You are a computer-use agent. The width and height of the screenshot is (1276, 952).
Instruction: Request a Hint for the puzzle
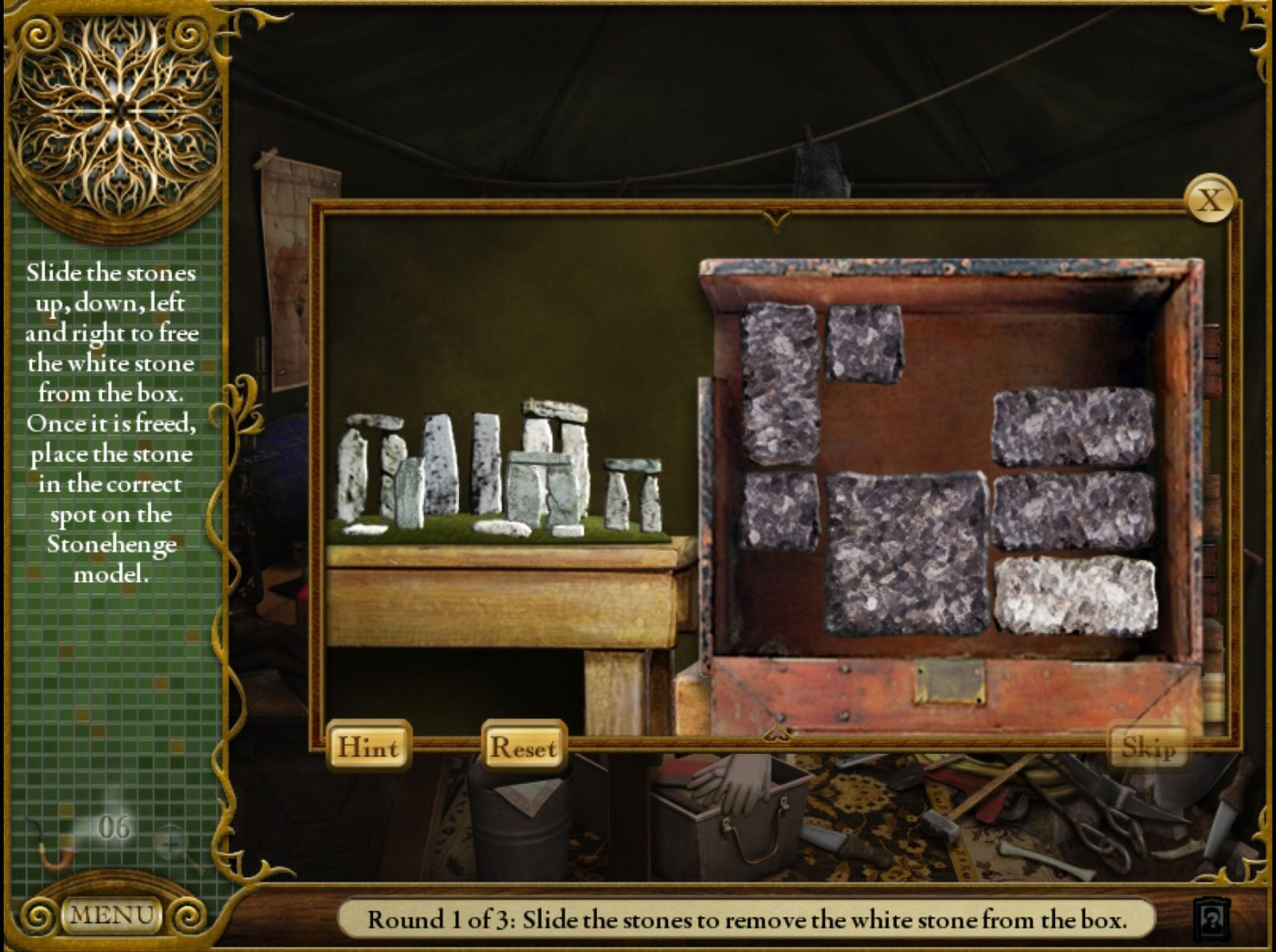[368, 748]
